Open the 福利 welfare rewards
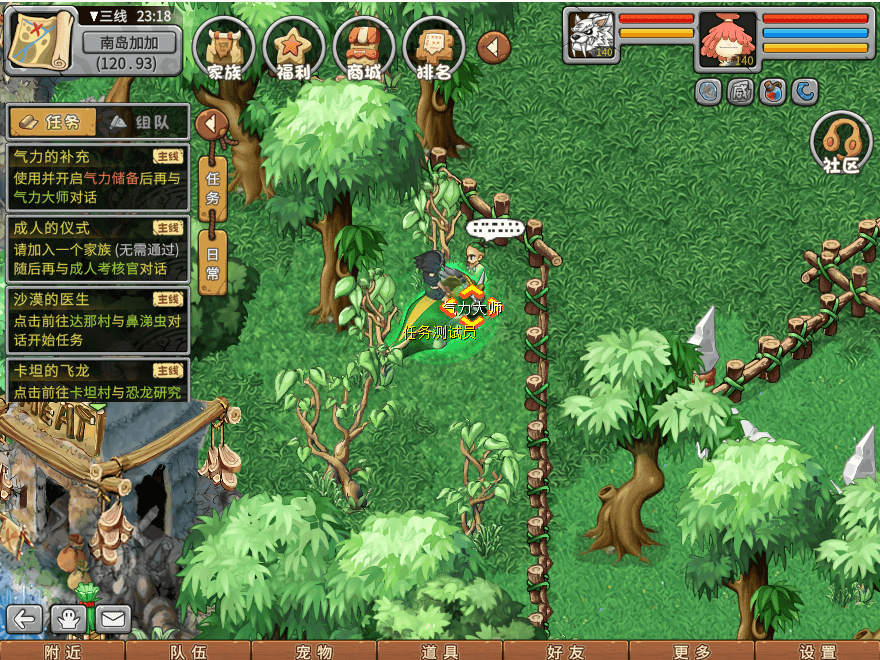Viewport: 880px width, 660px height. click(294, 50)
